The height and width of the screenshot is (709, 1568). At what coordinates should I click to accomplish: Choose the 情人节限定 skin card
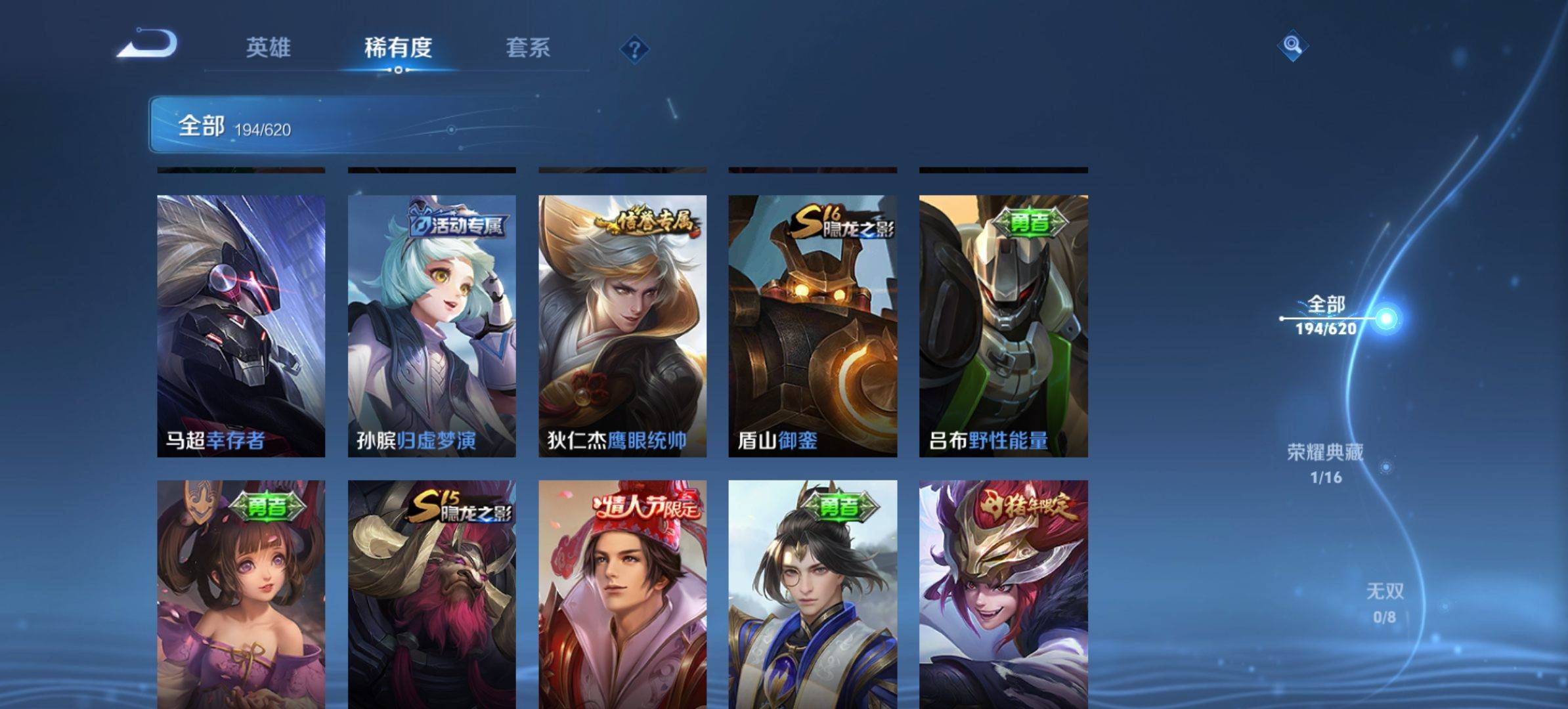[622, 594]
